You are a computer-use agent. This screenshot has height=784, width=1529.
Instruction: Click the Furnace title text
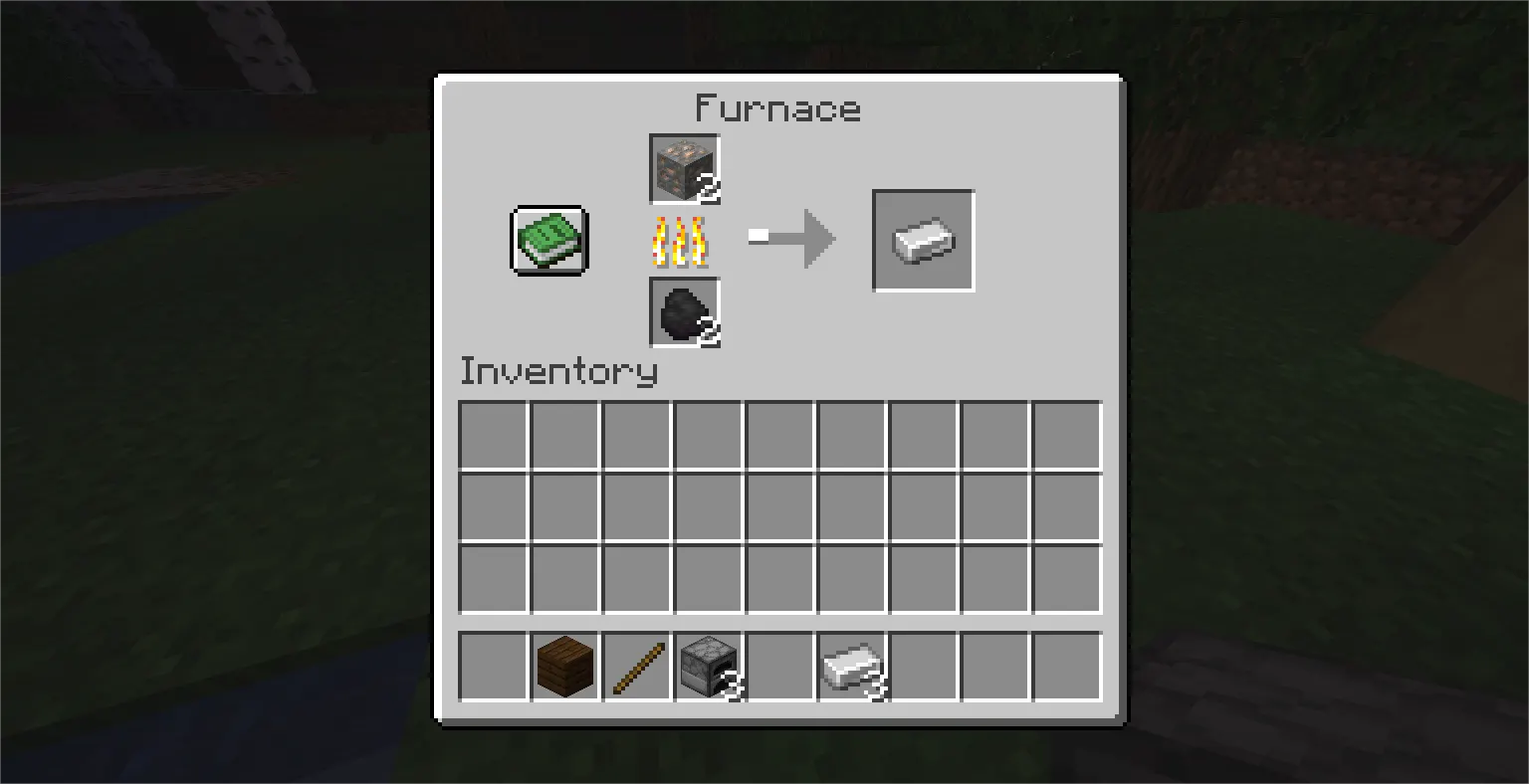pos(778,108)
